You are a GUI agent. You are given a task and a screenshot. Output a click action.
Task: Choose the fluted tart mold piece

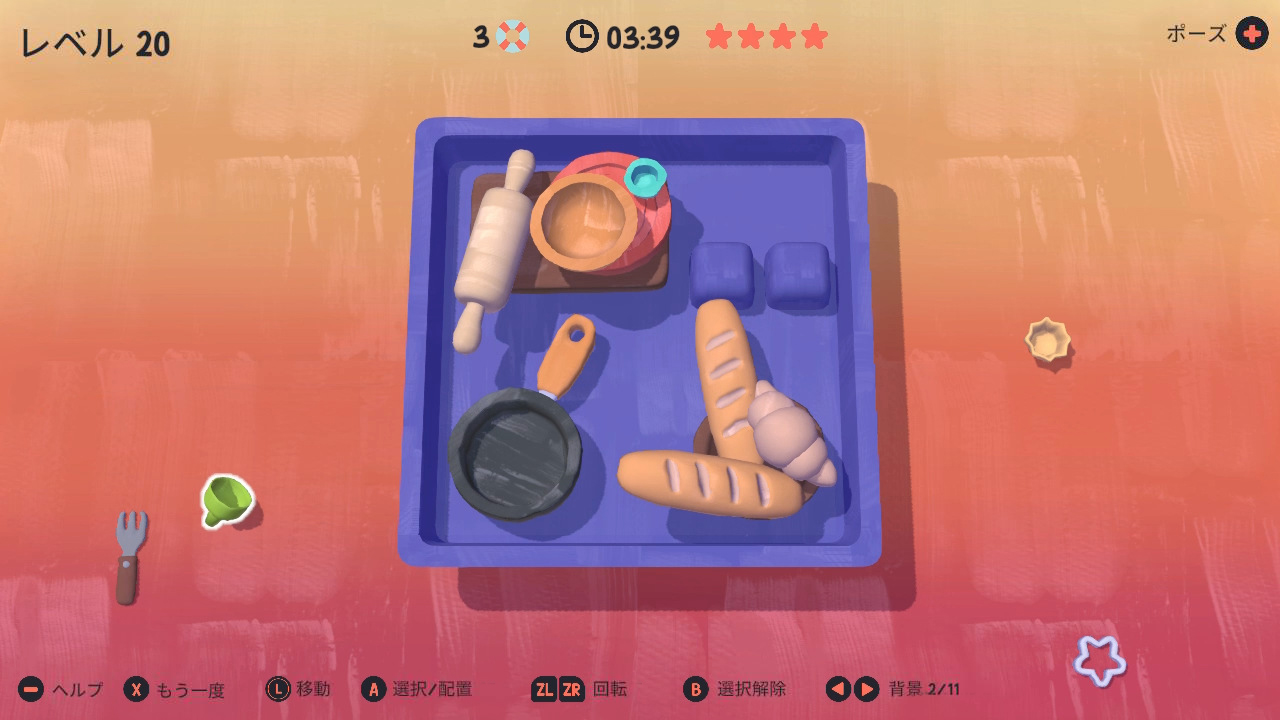click(1047, 340)
